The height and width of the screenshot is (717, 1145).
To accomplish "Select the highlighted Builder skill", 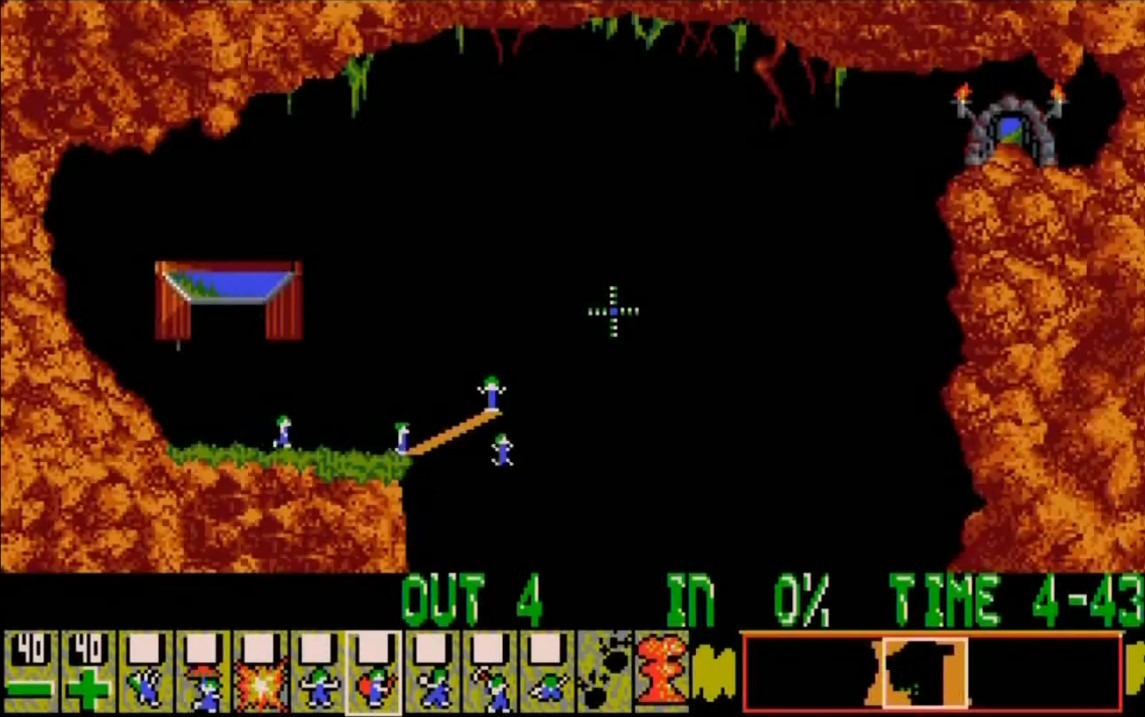I will pyautogui.click(x=375, y=672).
